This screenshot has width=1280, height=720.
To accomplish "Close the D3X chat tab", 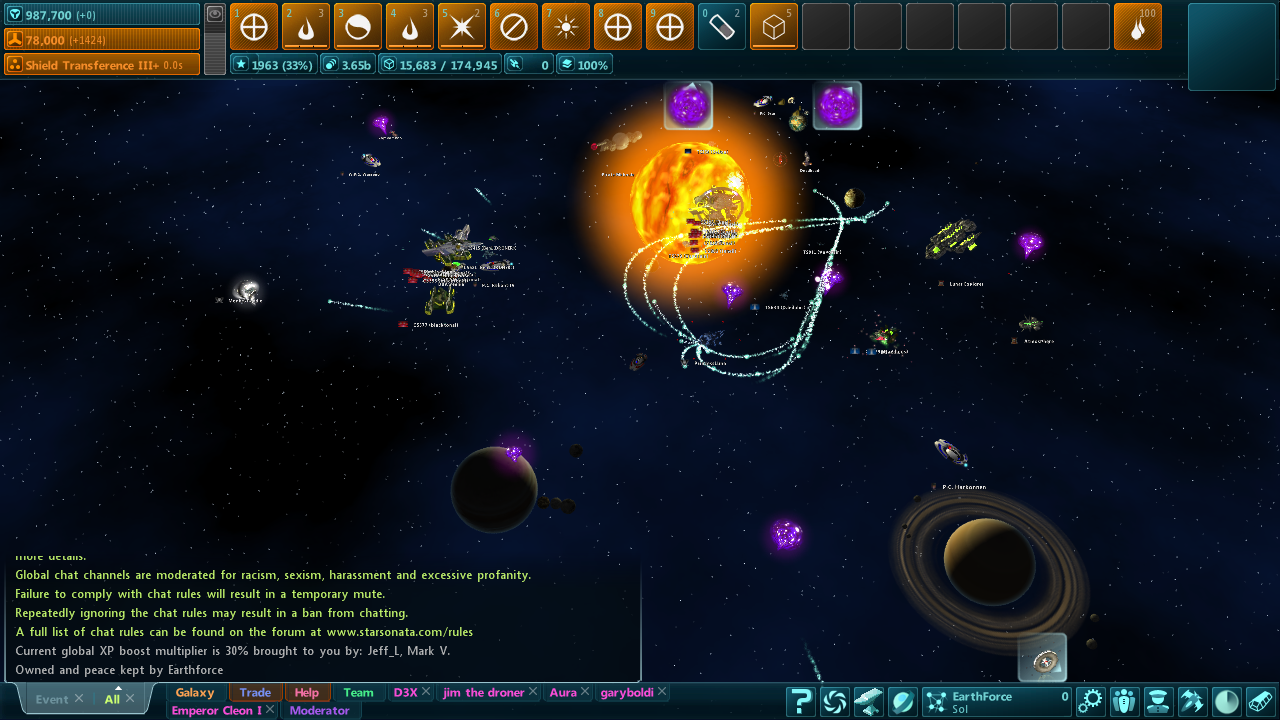I will [426, 692].
